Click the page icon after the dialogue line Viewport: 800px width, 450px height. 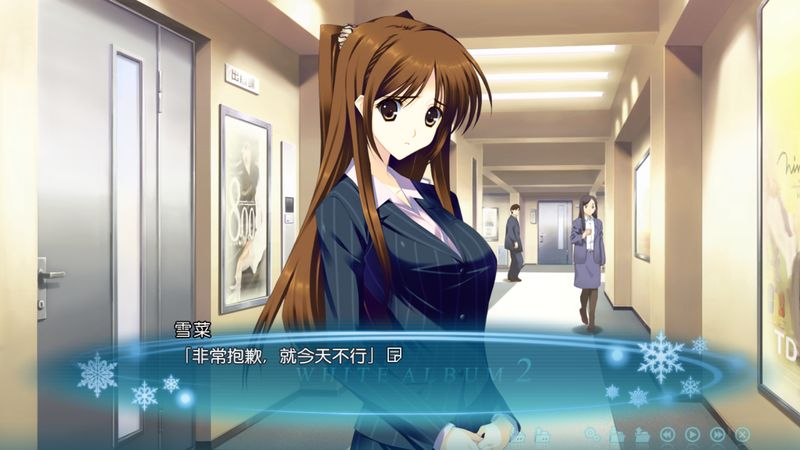point(395,354)
